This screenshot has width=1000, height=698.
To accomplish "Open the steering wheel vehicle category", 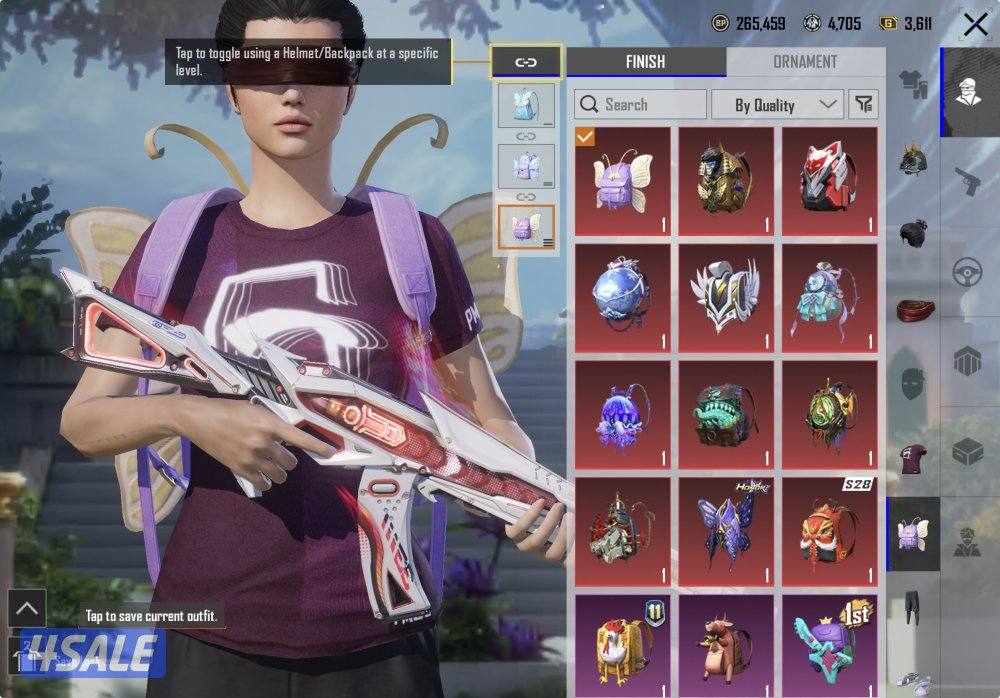I will click(966, 272).
